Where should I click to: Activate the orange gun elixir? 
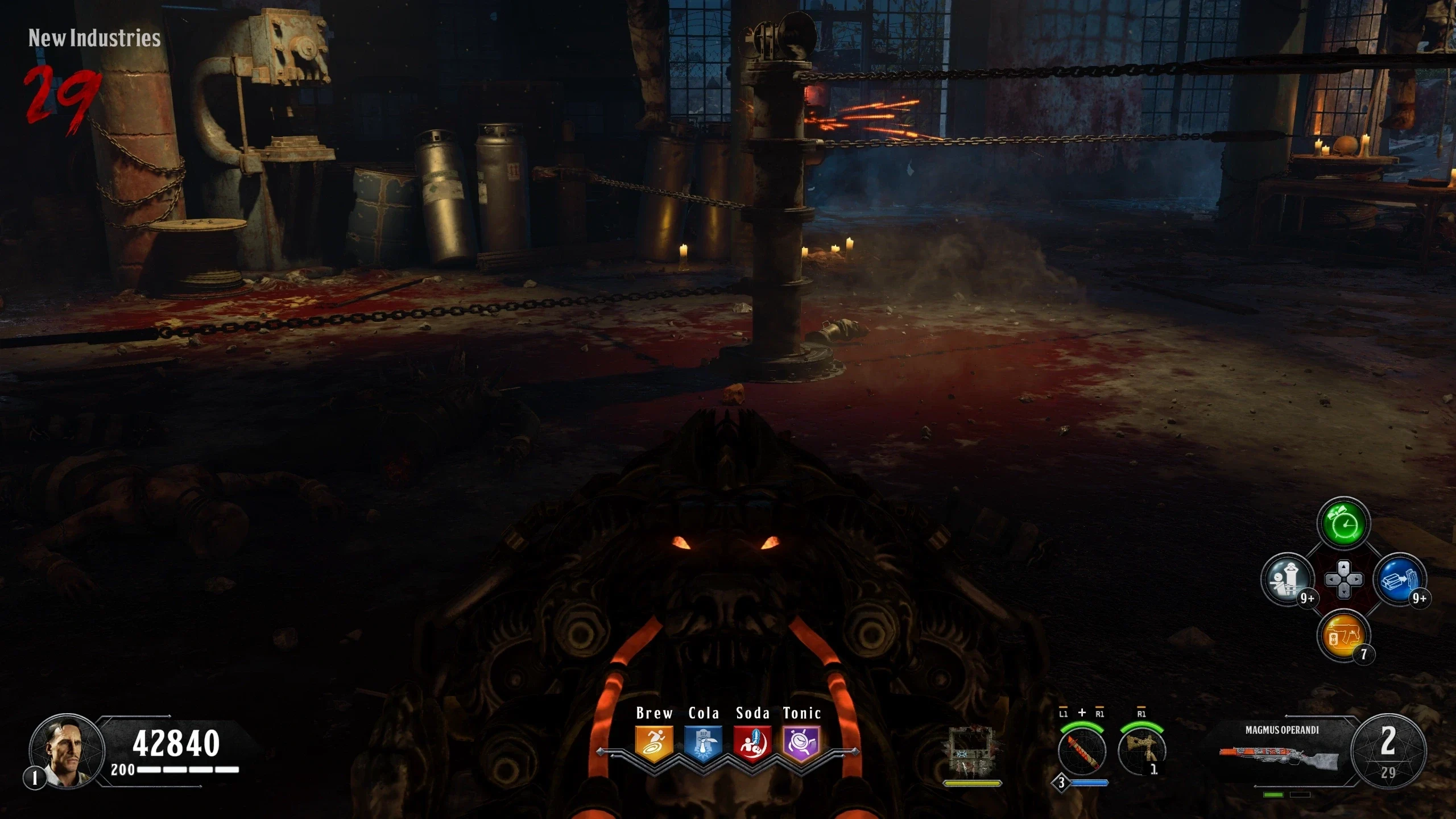(1343, 635)
